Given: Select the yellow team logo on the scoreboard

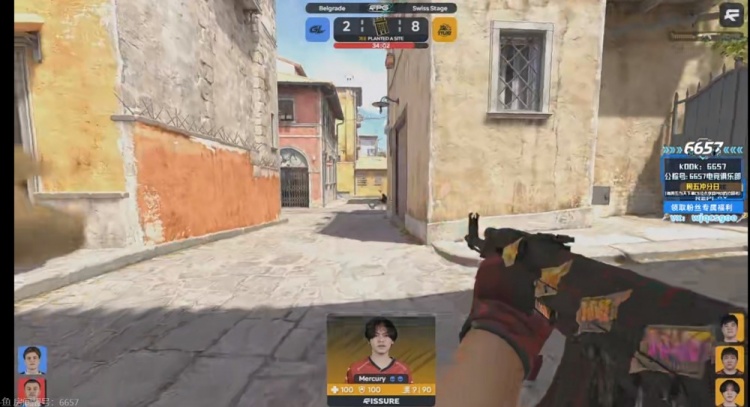Looking at the screenshot, I should 444,28.
